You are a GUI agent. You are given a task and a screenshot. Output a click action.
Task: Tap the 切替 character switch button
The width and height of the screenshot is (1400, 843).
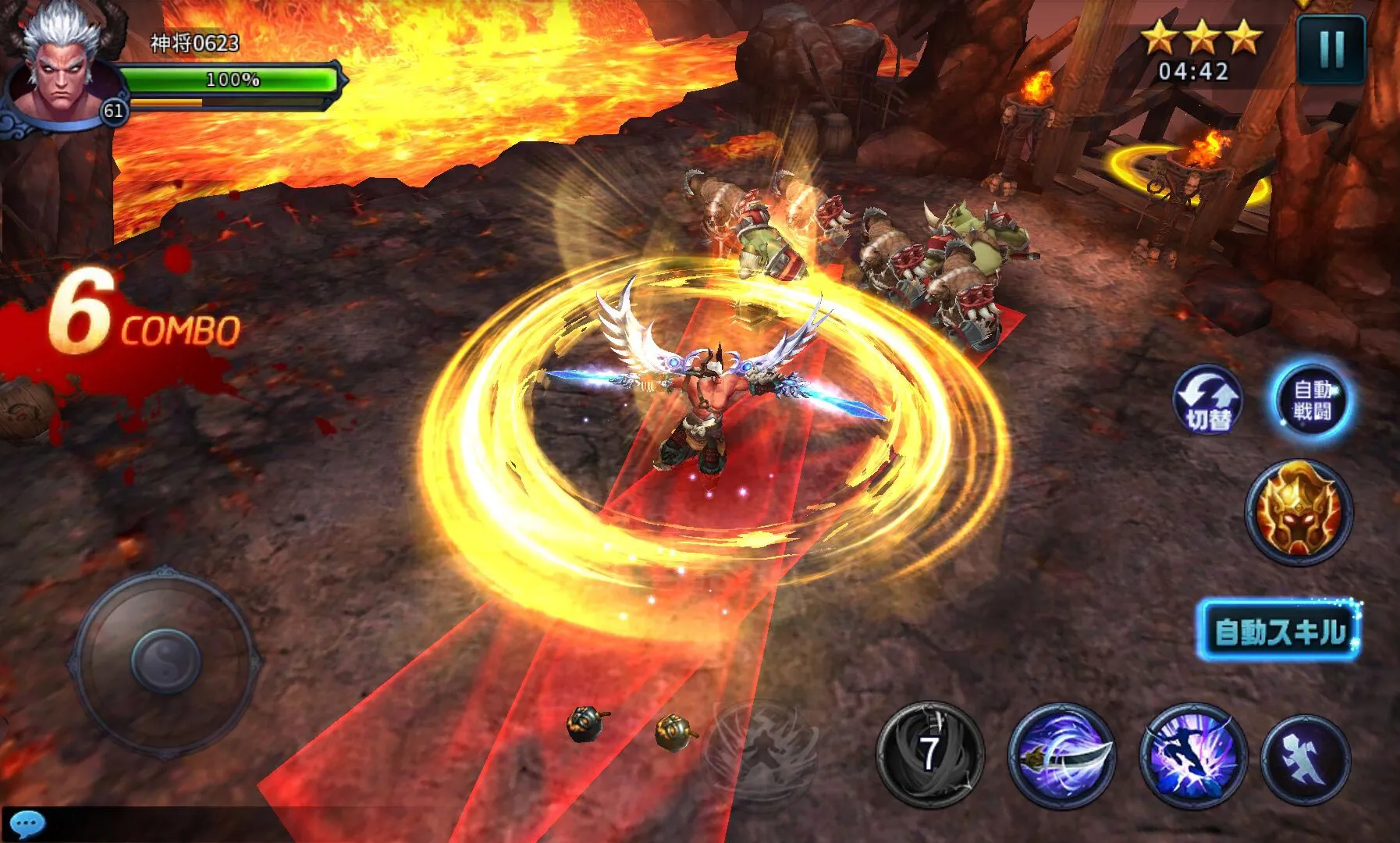coord(1208,400)
